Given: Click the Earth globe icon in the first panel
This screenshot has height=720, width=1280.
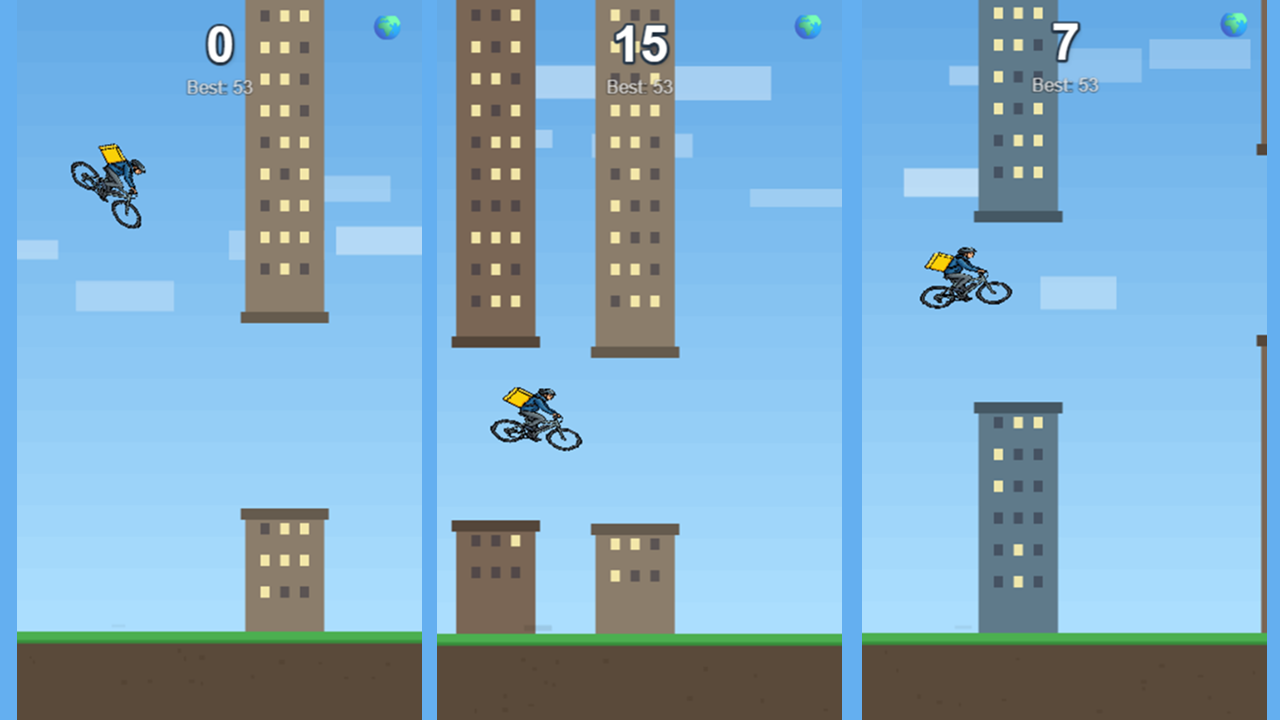Looking at the screenshot, I should pos(388,27).
